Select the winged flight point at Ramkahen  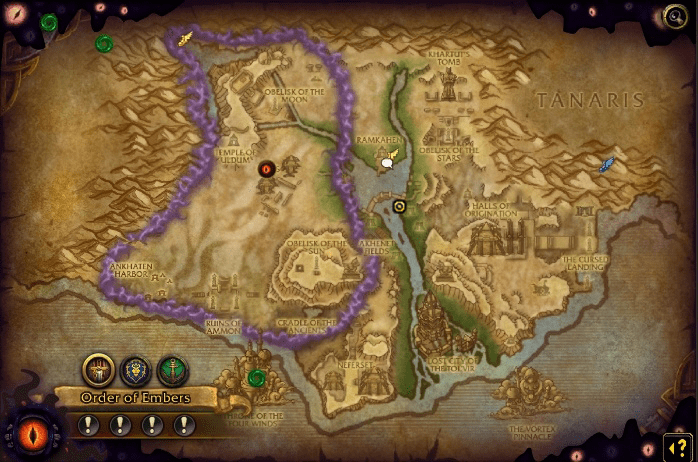[389, 158]
